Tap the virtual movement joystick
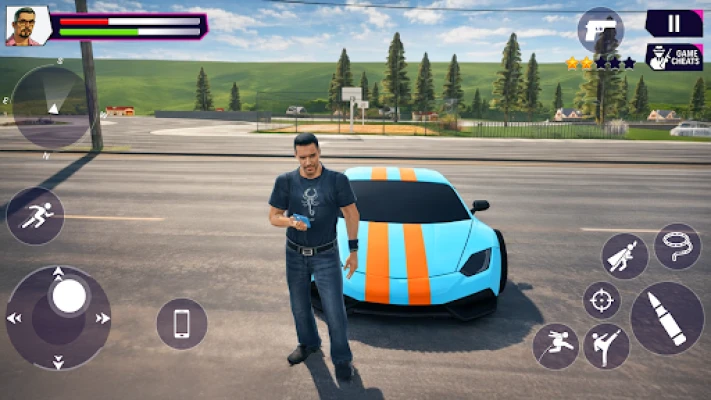Viewport: 711px width, 400px height. (59, 316)
